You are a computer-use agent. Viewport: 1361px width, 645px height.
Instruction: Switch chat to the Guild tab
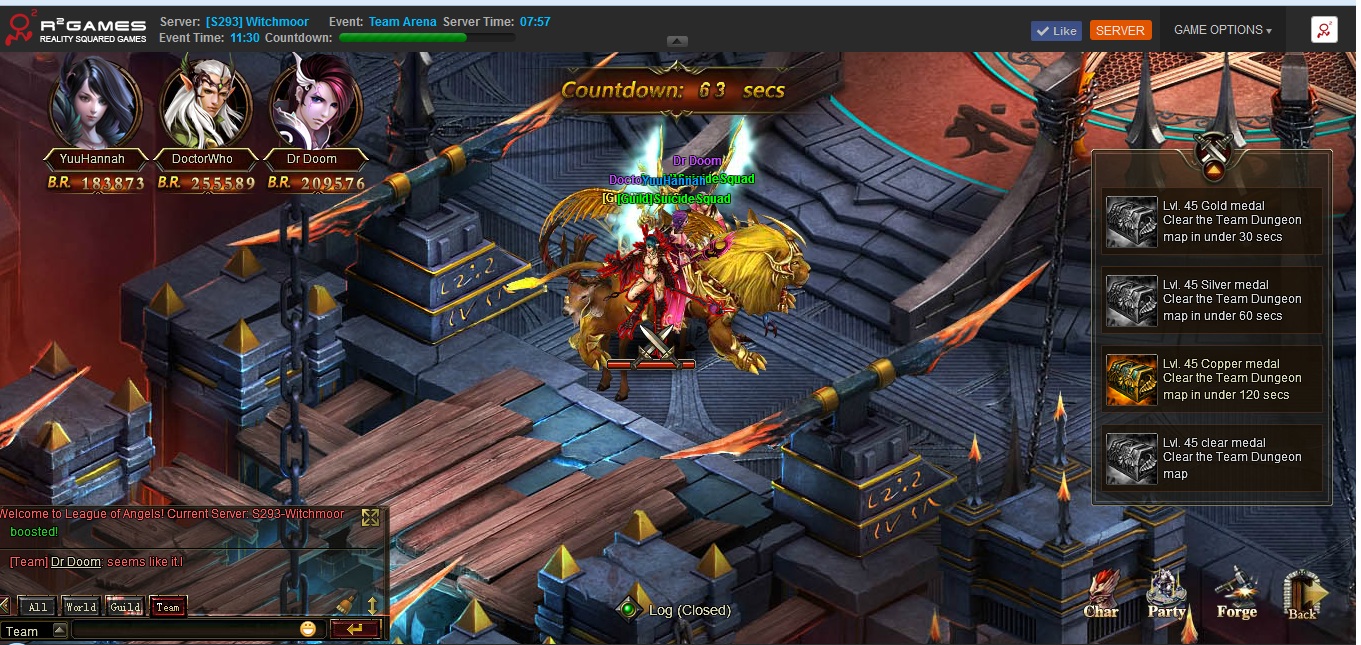[x=125, y=606]
